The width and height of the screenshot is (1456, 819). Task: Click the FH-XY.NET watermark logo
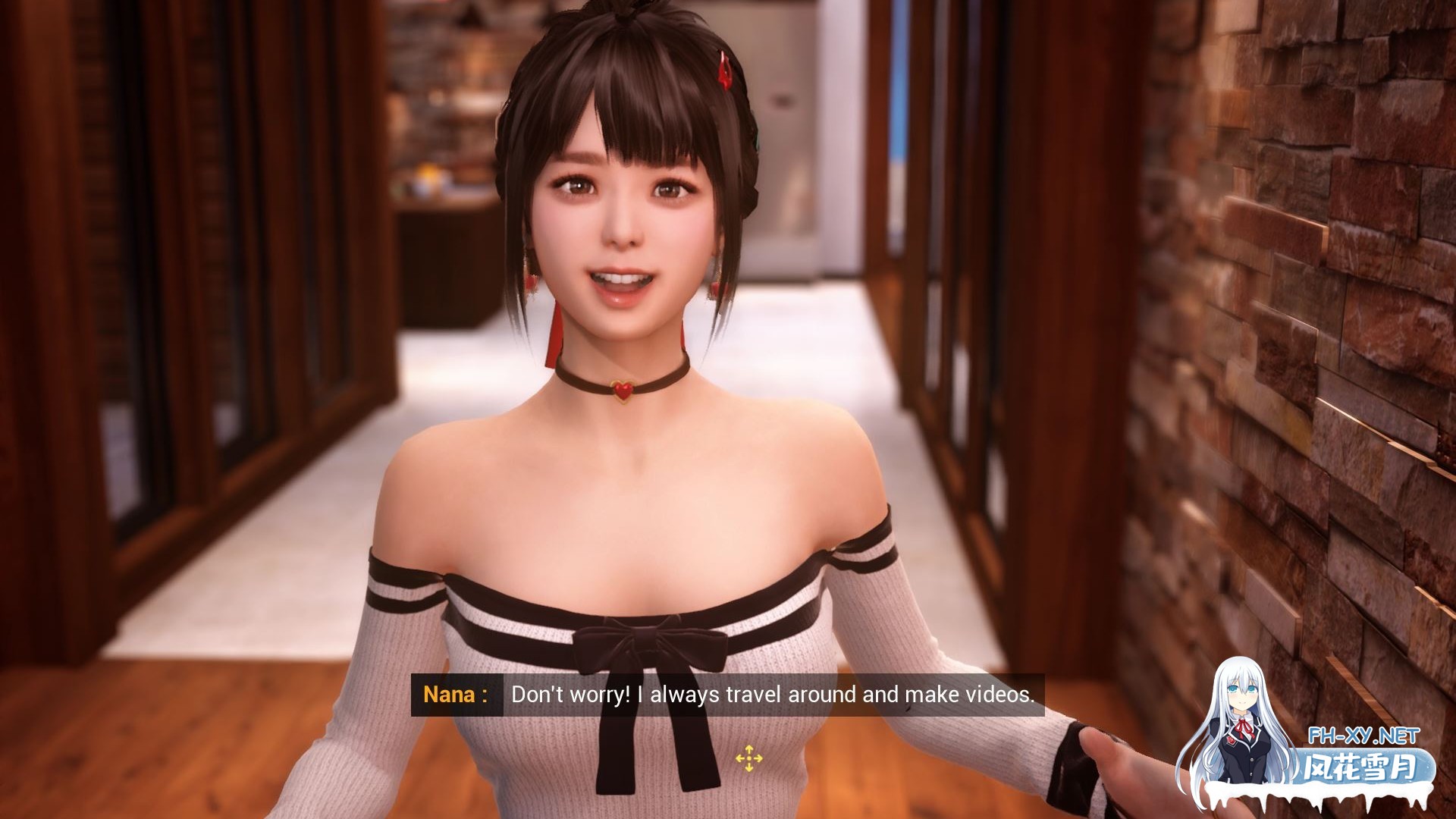coord(1365,734)
